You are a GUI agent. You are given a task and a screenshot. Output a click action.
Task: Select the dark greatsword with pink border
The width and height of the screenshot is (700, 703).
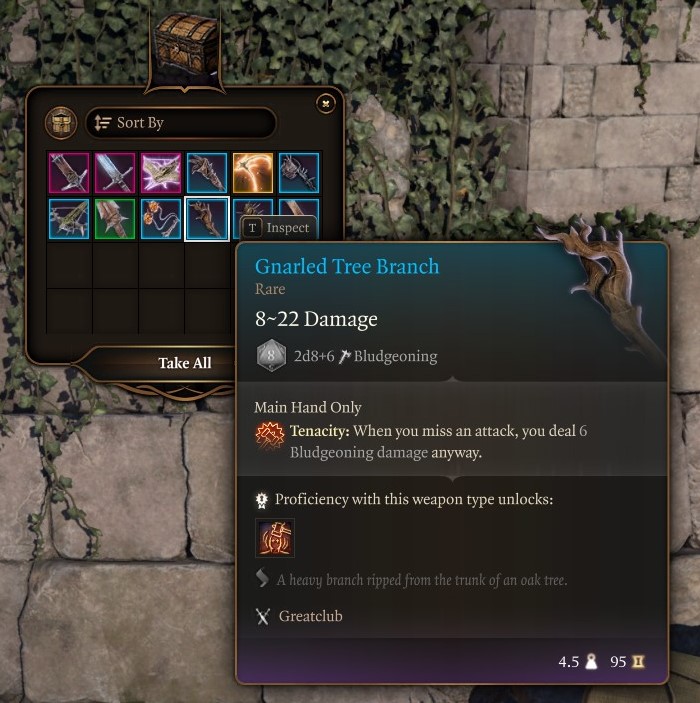click(x=69, y=173)
